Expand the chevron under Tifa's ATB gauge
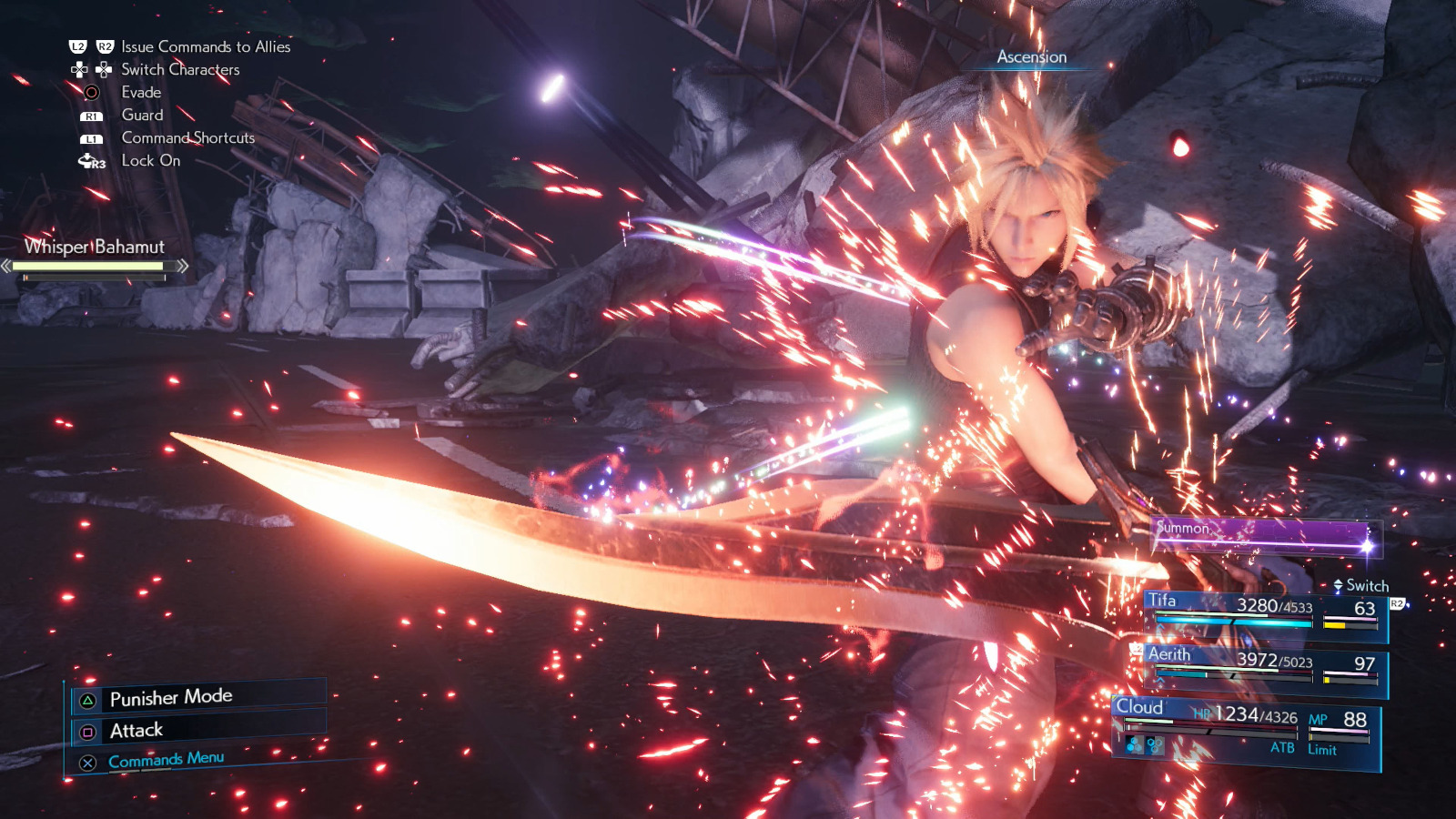 (x=1160, y=627)
